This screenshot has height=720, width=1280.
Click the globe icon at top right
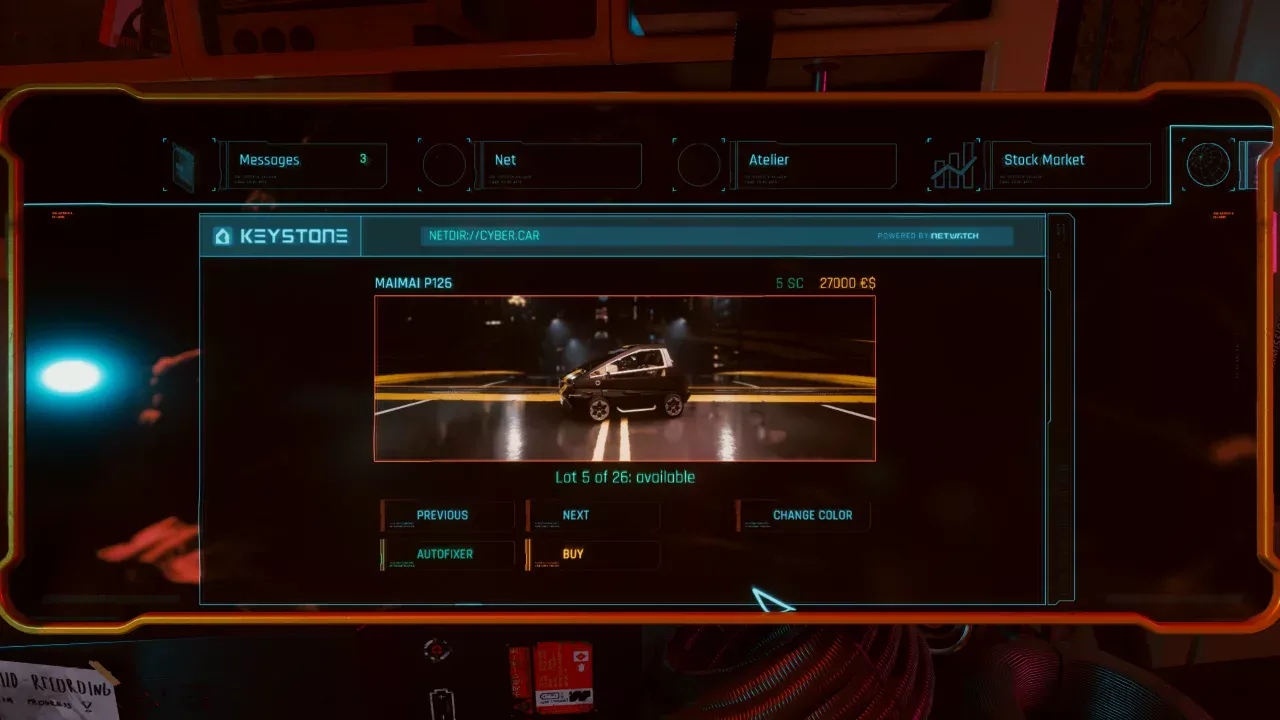tap(1208, 163)
